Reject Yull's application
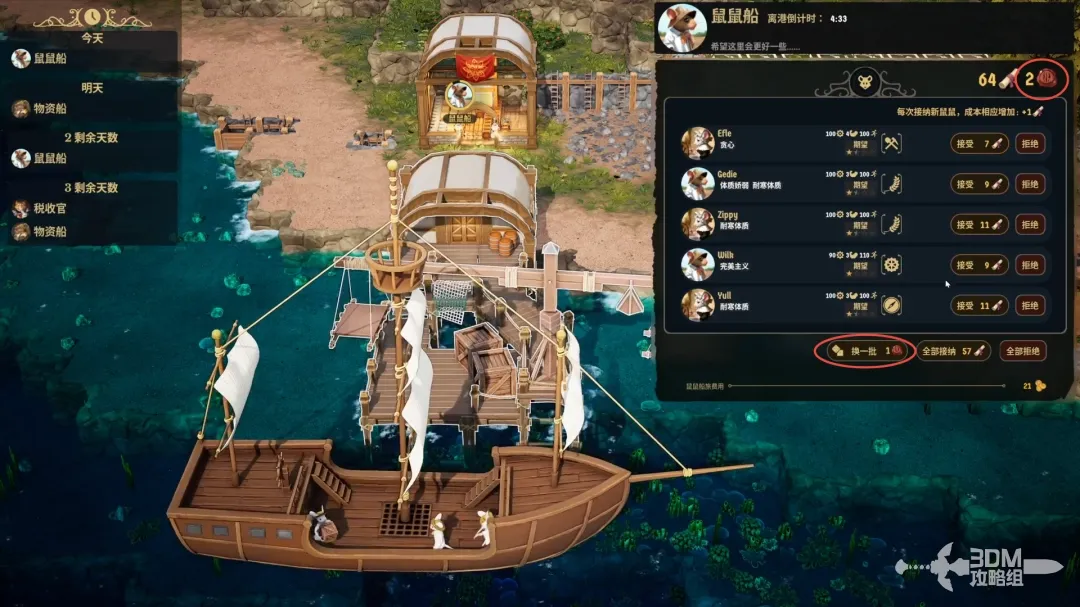 (1030, 305)
